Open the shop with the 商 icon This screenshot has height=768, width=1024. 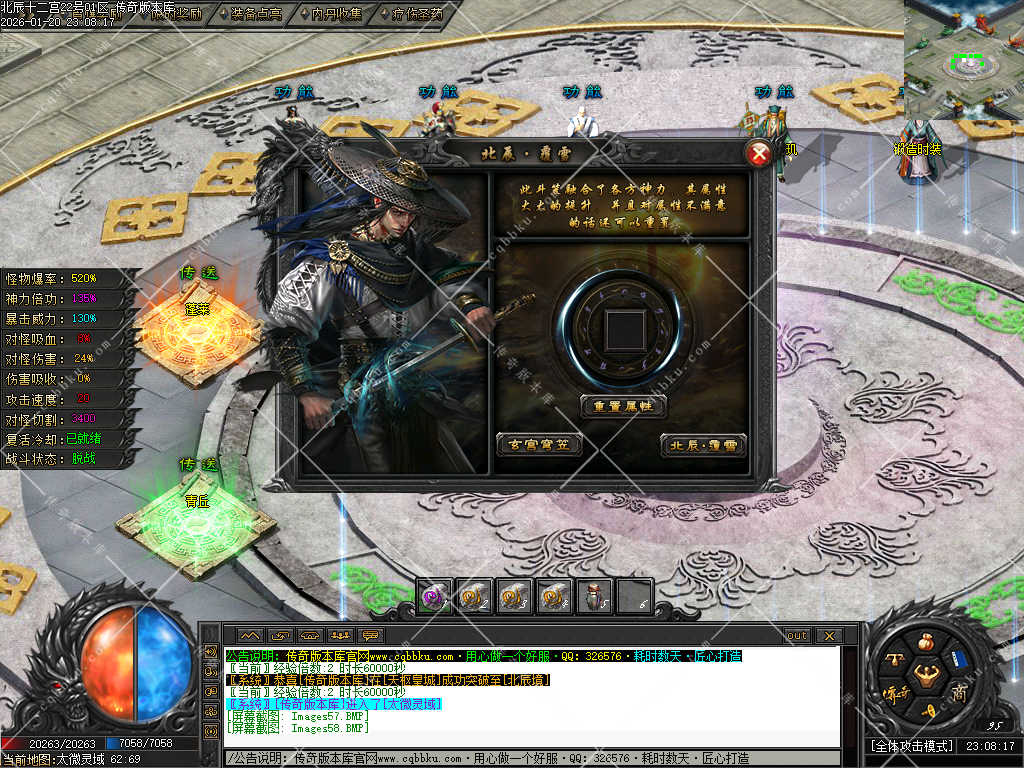pos(958,692)
